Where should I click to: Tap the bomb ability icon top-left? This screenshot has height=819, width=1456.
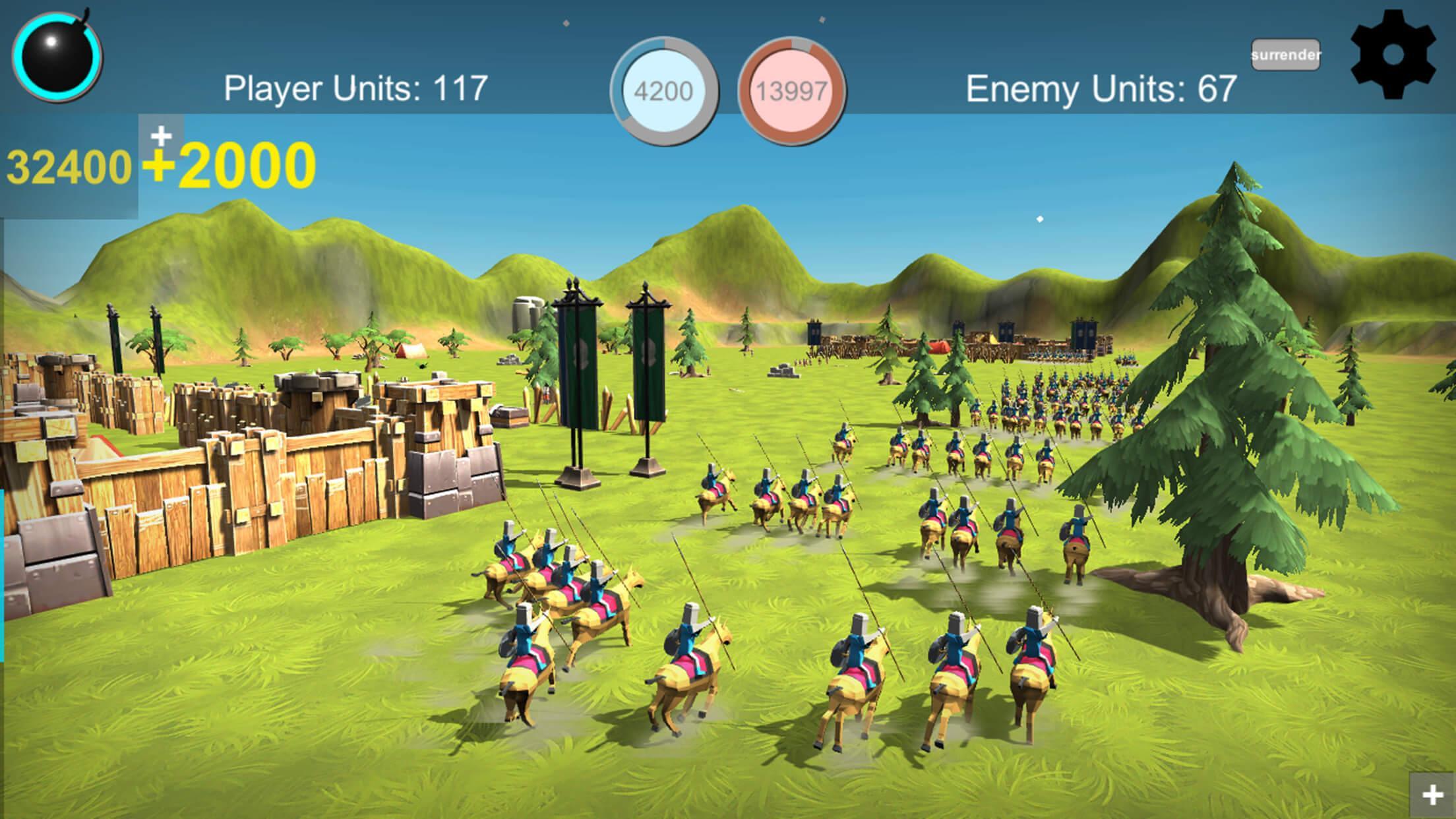(x=58, y=58)
